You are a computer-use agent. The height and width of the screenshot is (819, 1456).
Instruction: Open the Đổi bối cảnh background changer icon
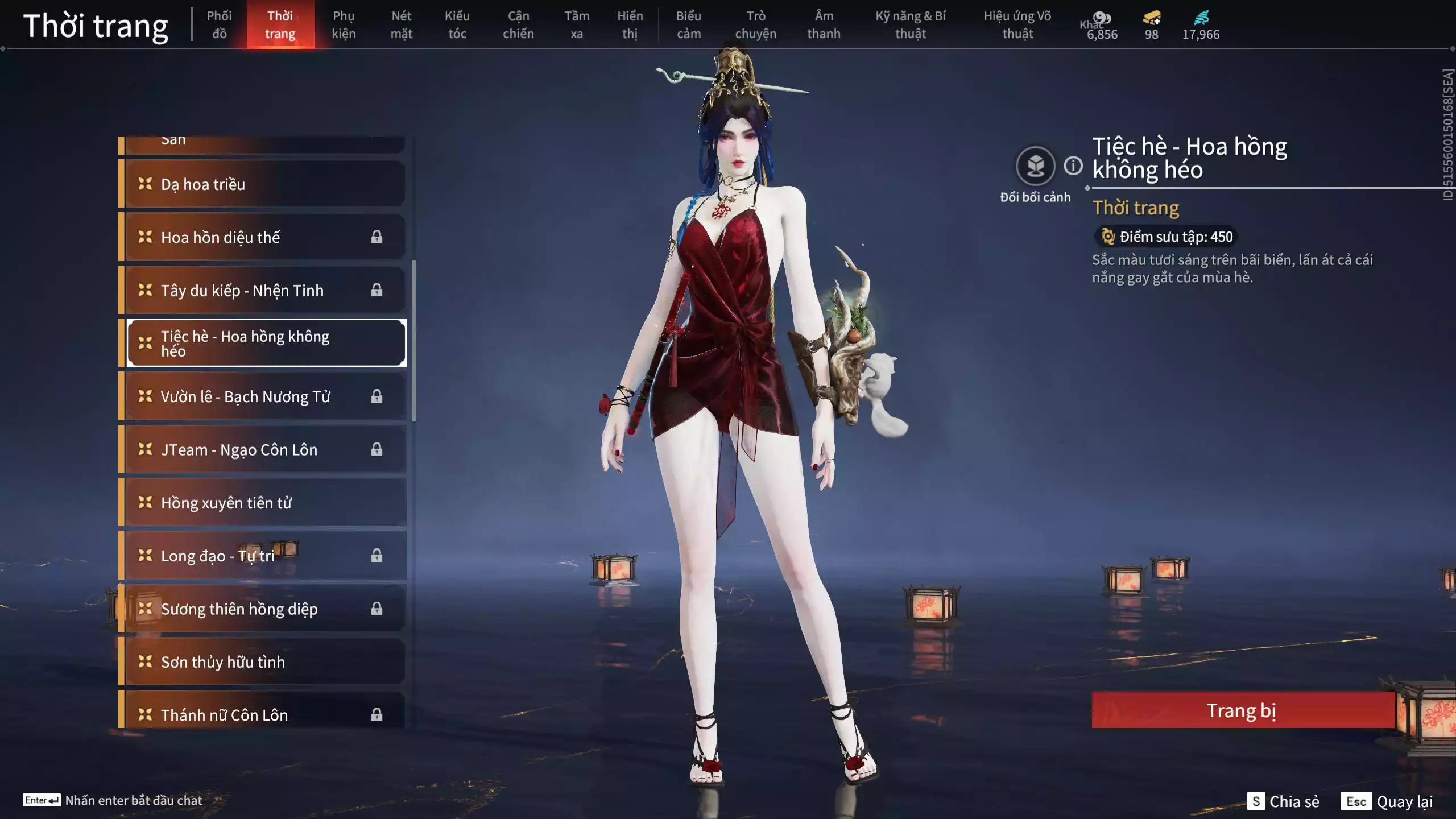[x=1037, y=165]
